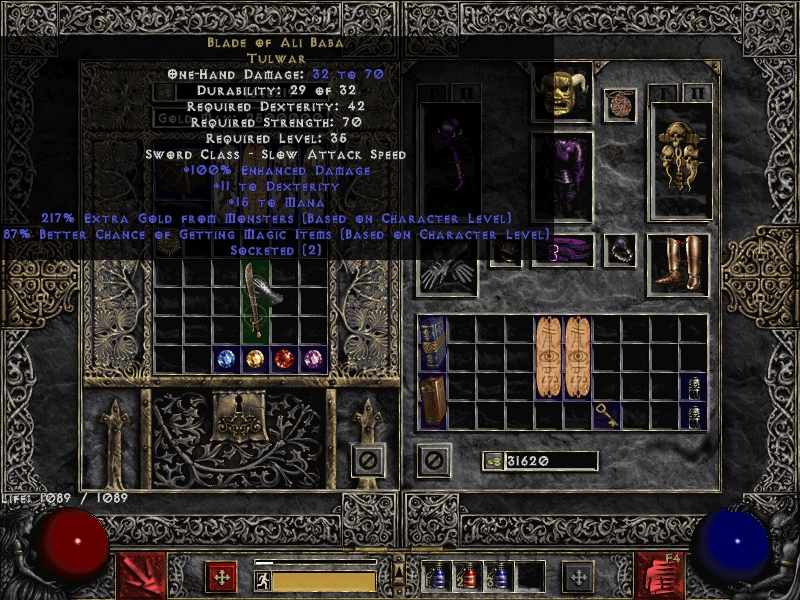Click the gold coin button beside 31620
The image size is (800, 600).
coord(492,461)
